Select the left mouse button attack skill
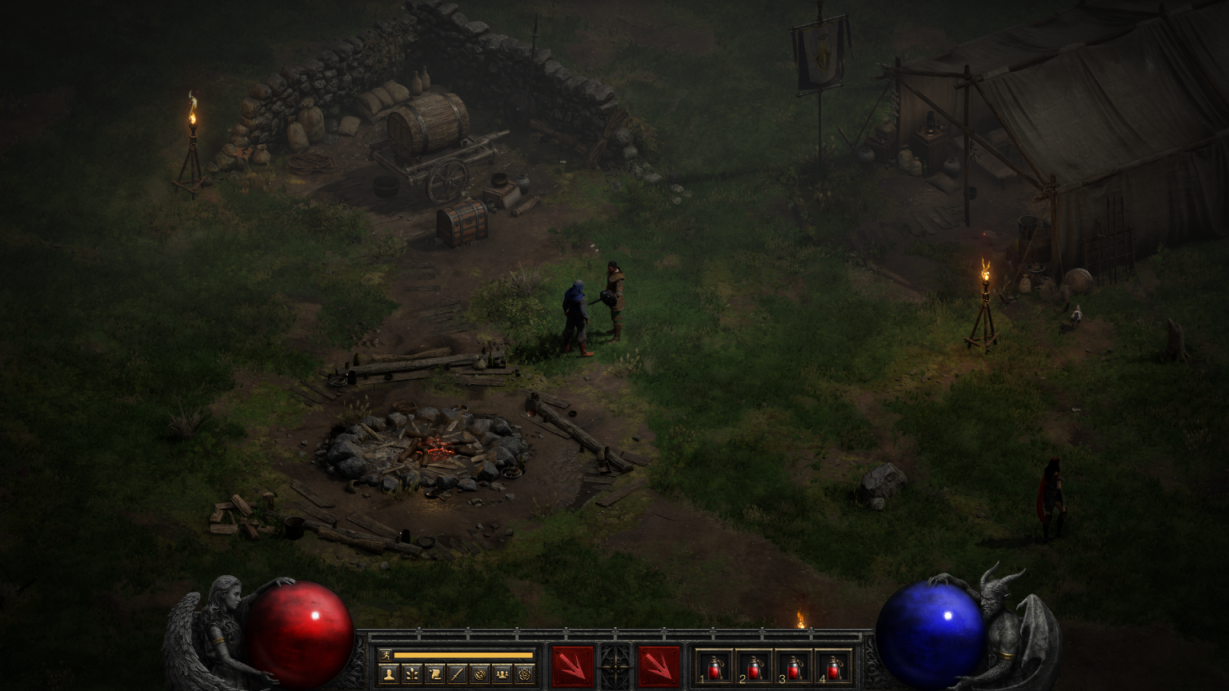The width and height of the screenshot is (1229, 691). (572, 666)
